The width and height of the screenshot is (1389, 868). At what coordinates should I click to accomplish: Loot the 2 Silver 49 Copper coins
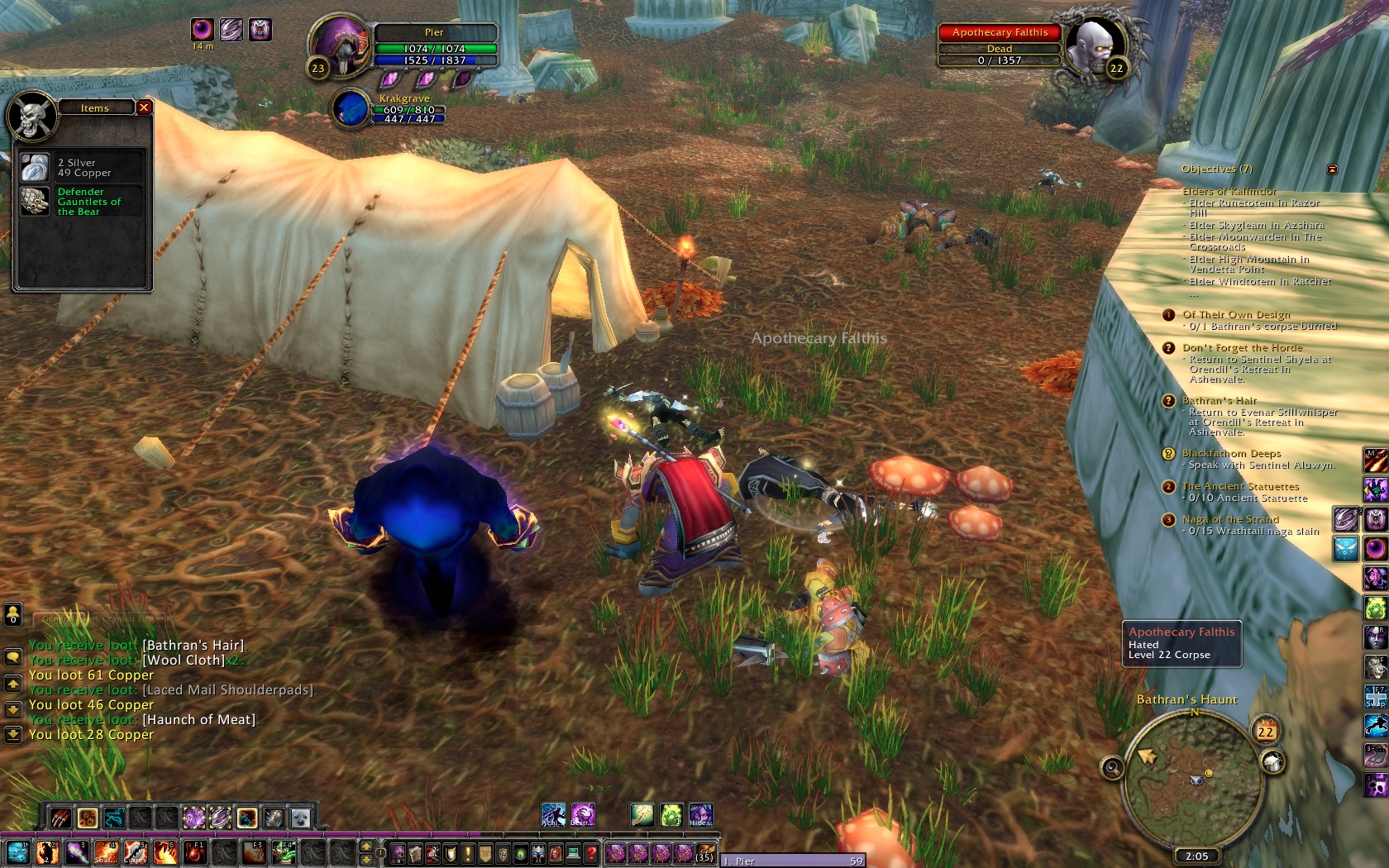(x=36, y=168)
